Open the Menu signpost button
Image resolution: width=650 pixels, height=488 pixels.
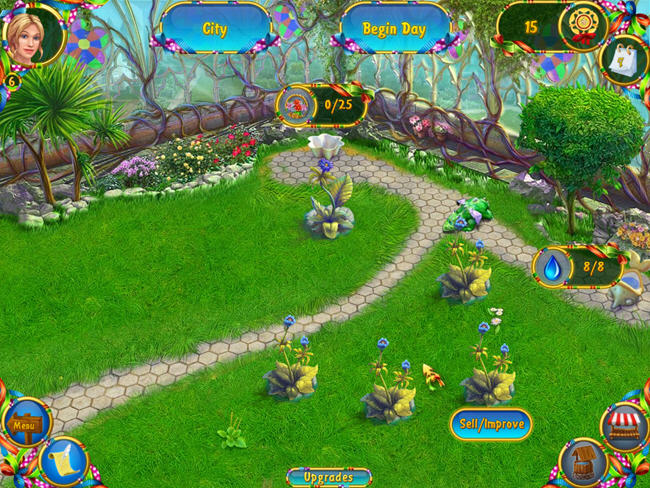(24, 425)
